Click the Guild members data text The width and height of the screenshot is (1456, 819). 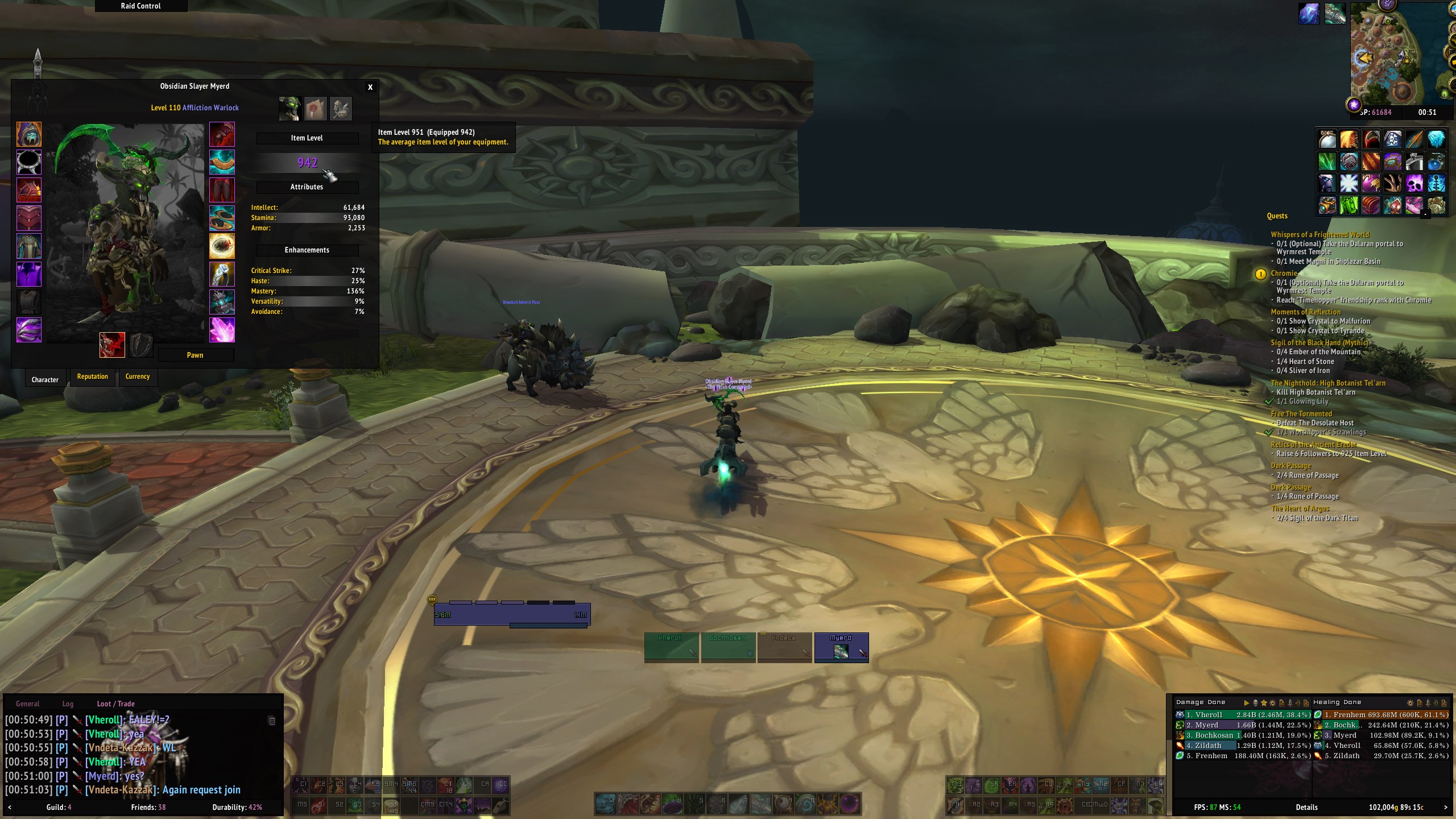[59, 807]
